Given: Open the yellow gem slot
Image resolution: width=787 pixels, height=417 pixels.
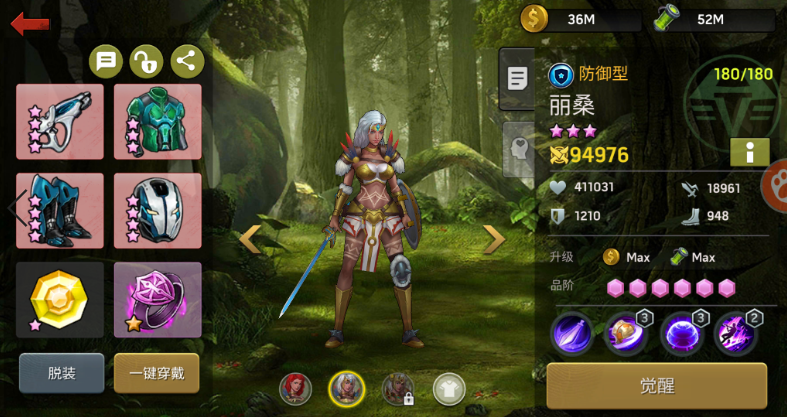Looking at the screenshot, I should (60, 299).
